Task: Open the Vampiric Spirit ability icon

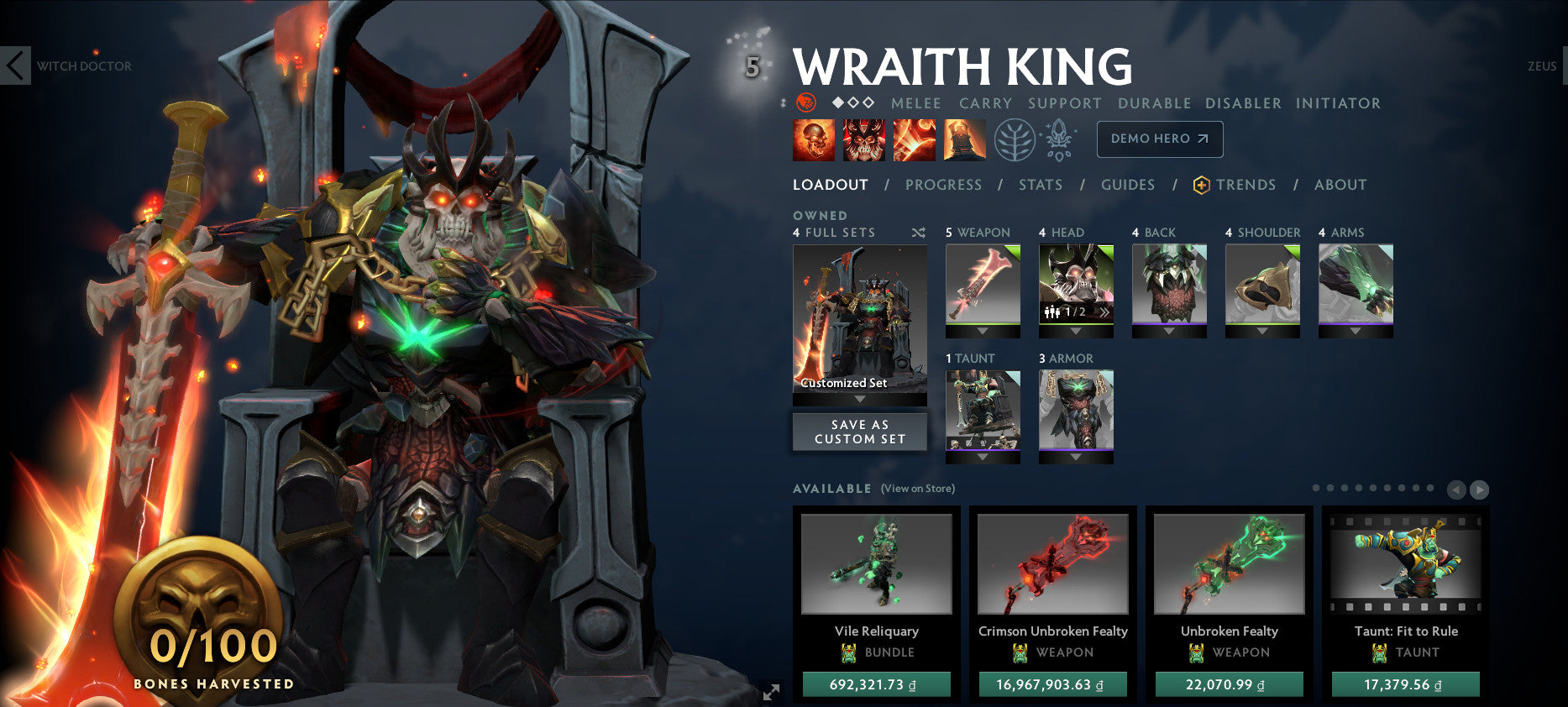Action: pyautogui.click(x=864, y=139)
